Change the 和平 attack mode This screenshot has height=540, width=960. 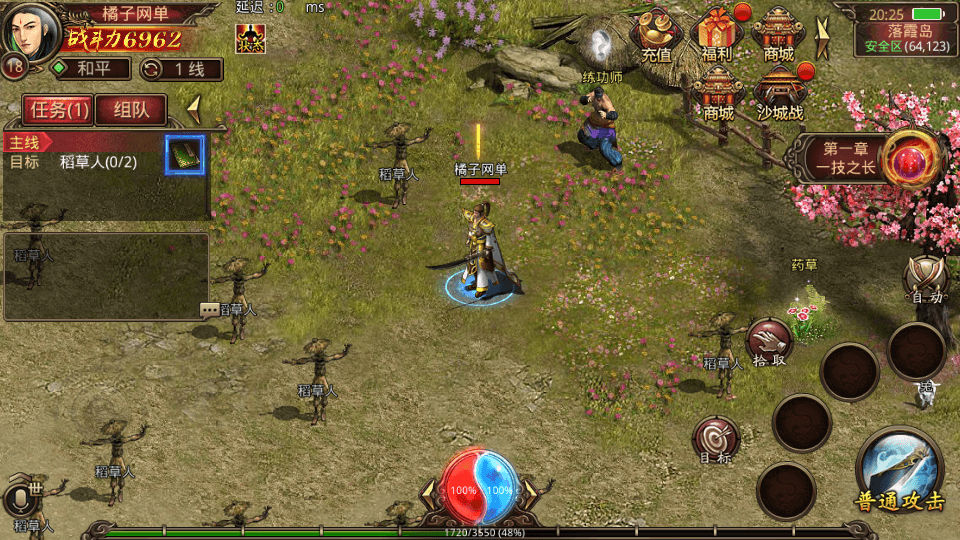click(91, 69)
